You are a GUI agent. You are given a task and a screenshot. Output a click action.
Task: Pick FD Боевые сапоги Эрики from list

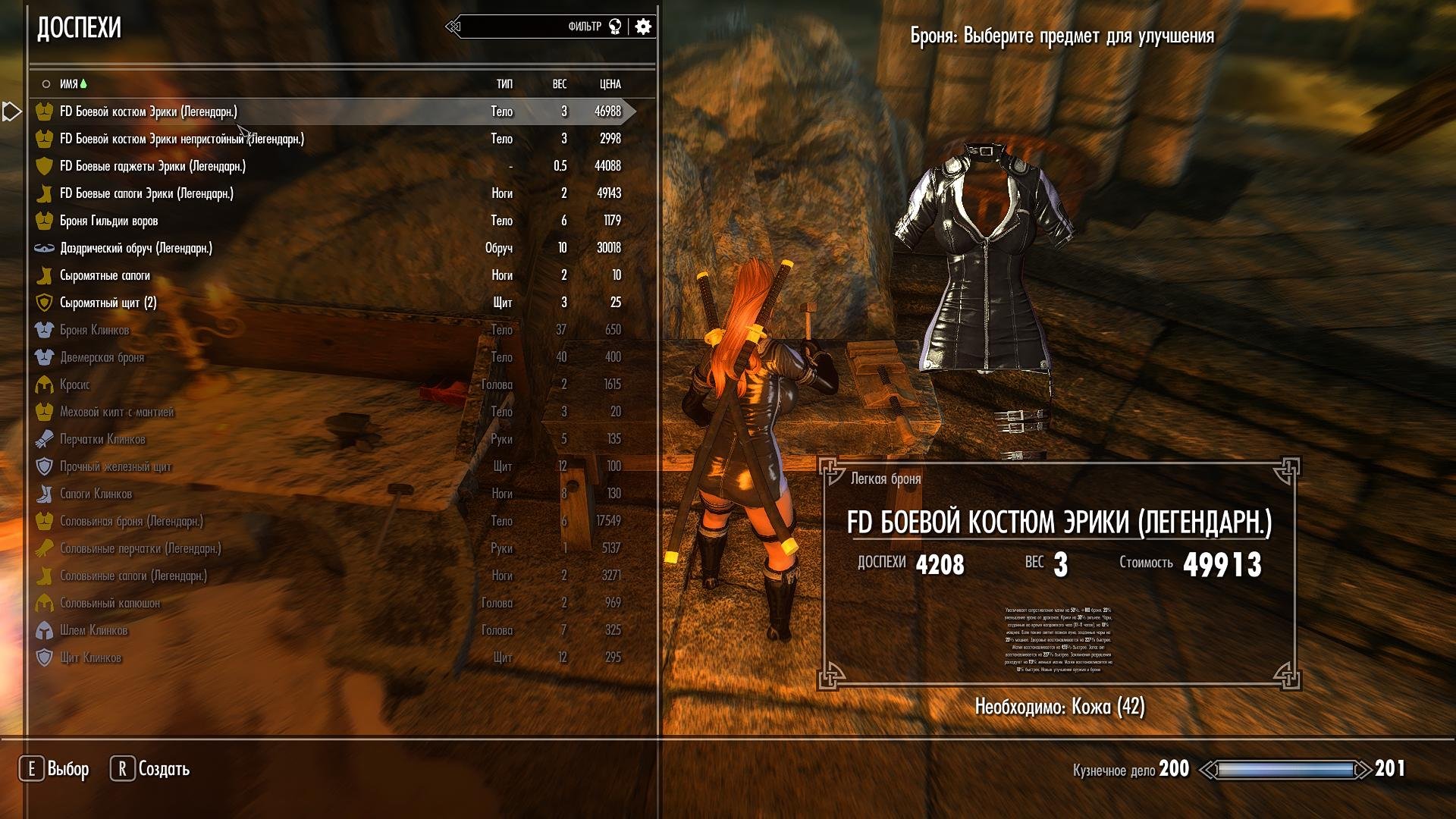coord(146,193)
